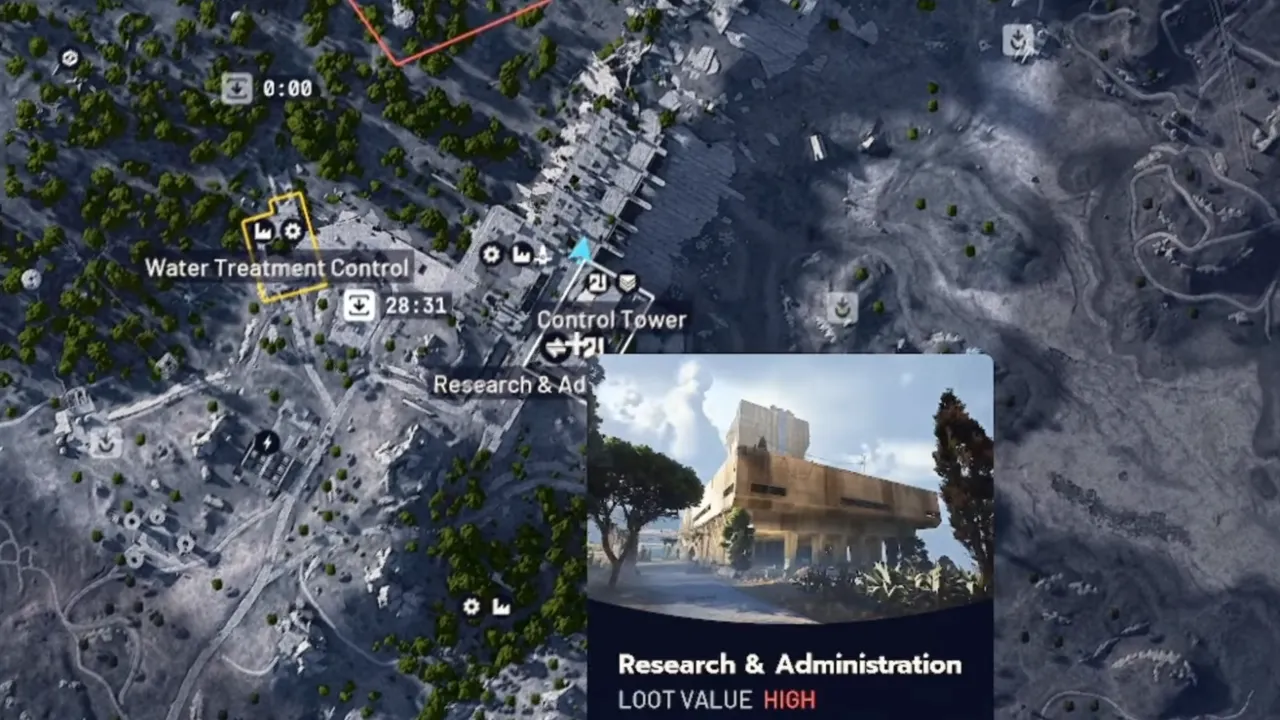Screen dimensions: 1280x720
Task: Click the extraction icon with the 28:31 countdown
Action: [359, 306]
